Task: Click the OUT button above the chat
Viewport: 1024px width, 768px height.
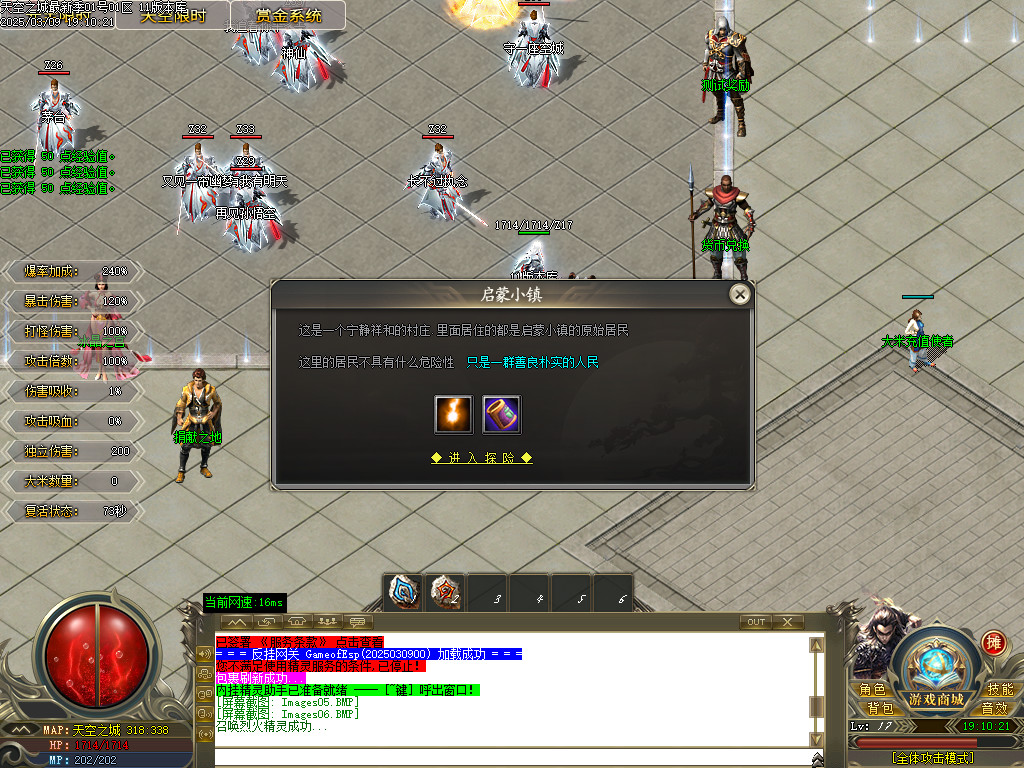Action: click(756, 622)
